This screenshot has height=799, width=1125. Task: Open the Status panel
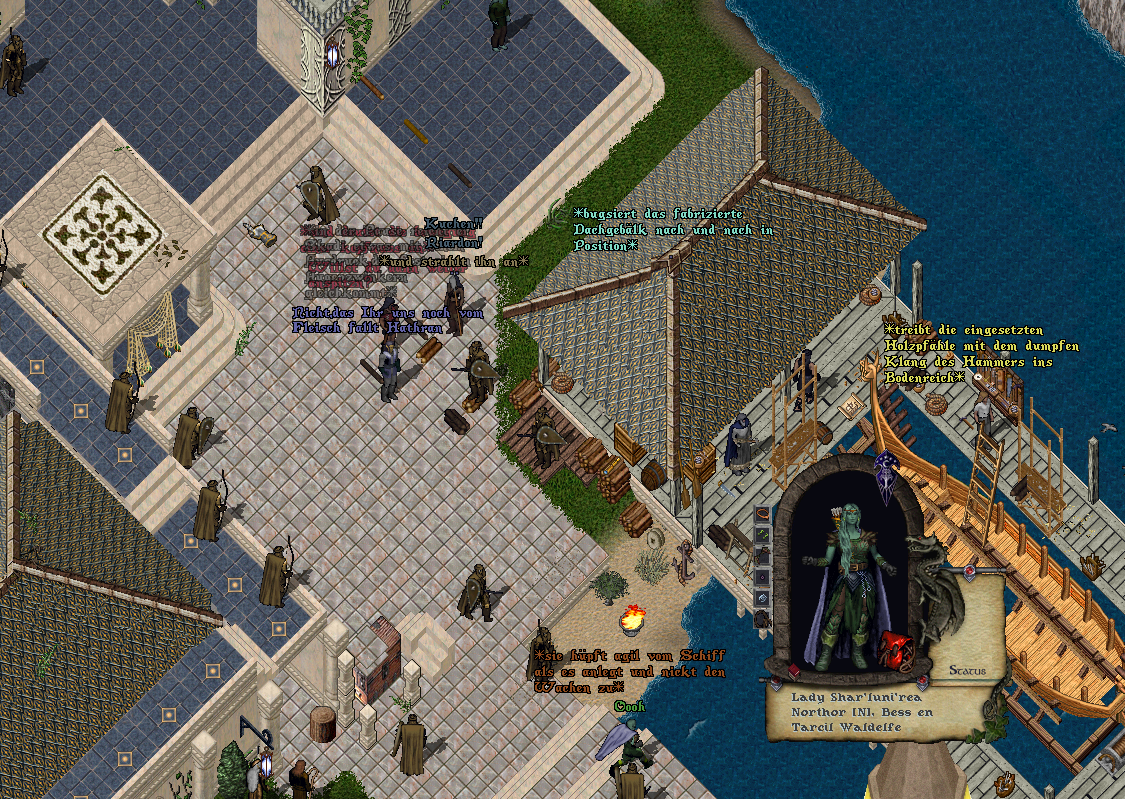(x=967, y=671)
